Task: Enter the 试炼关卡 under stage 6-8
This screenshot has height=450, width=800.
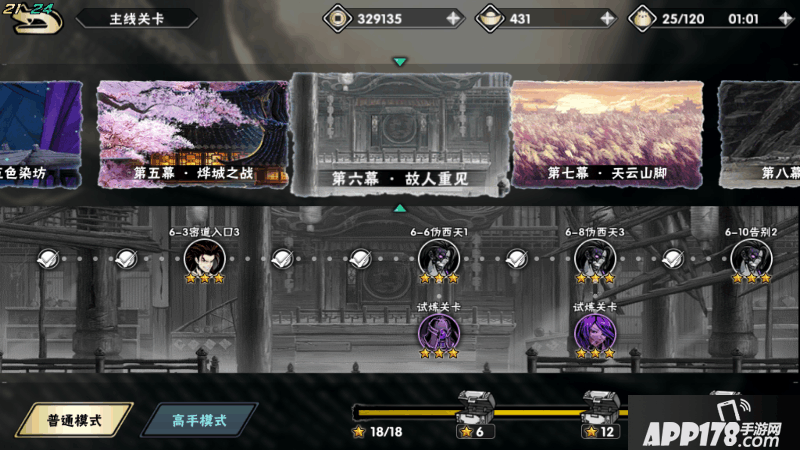Action: tap(594, 331)
